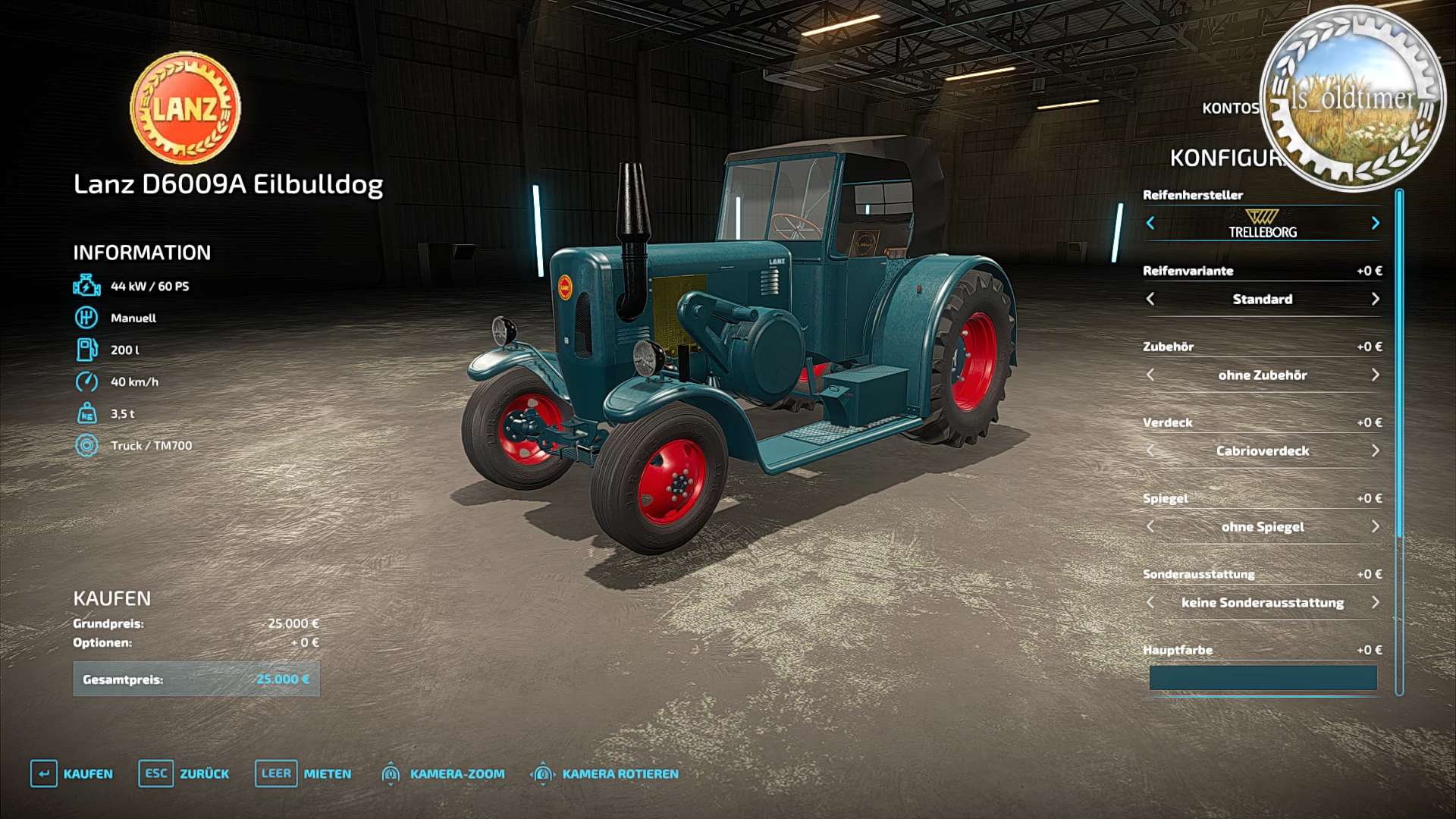Advance Zubehör to the next accessory

(x=1375, y=375)
